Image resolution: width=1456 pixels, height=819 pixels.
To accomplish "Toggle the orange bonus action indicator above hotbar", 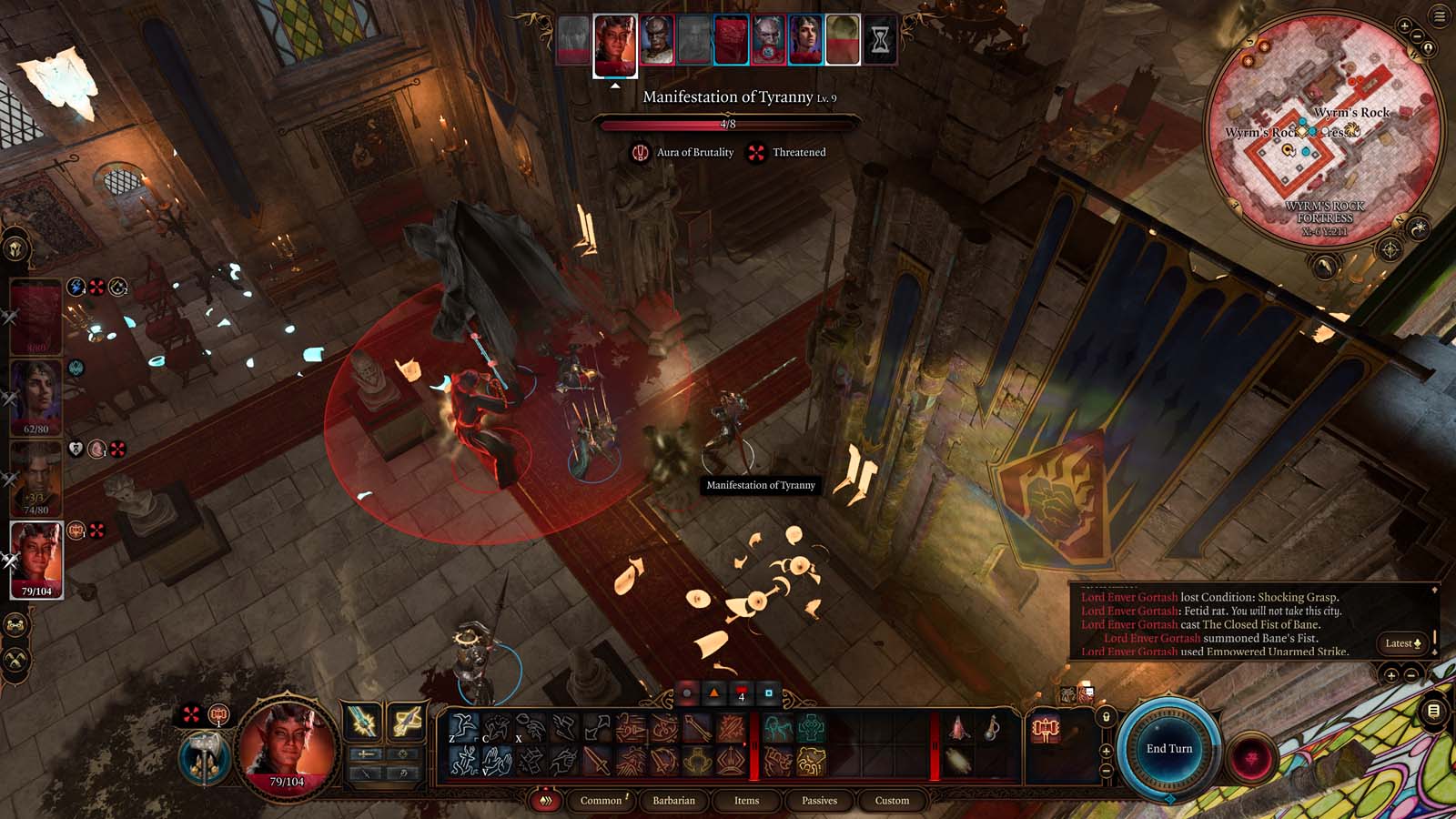I will [714, 693].
